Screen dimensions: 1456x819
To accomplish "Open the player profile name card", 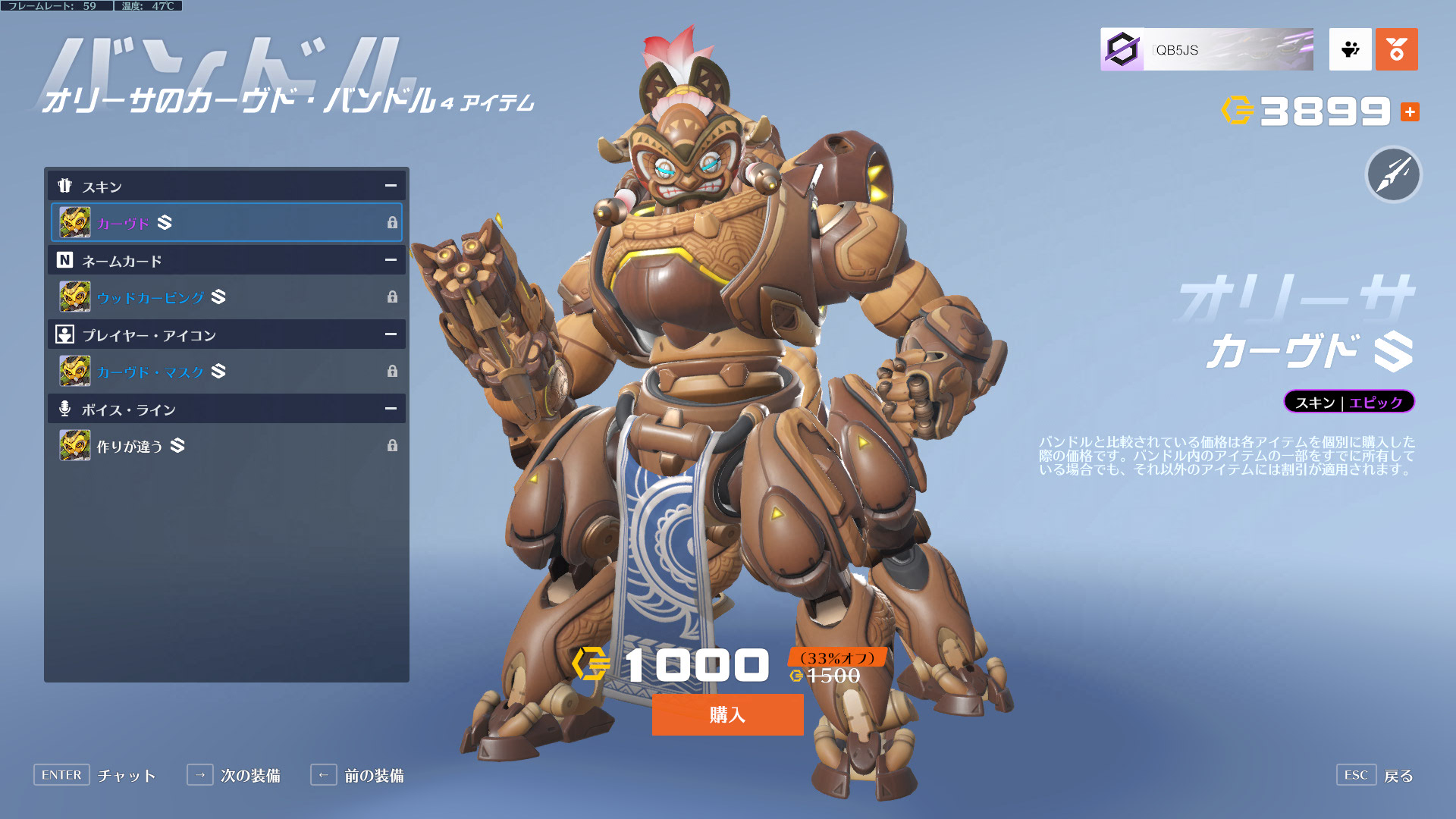I will point(1207,50).
